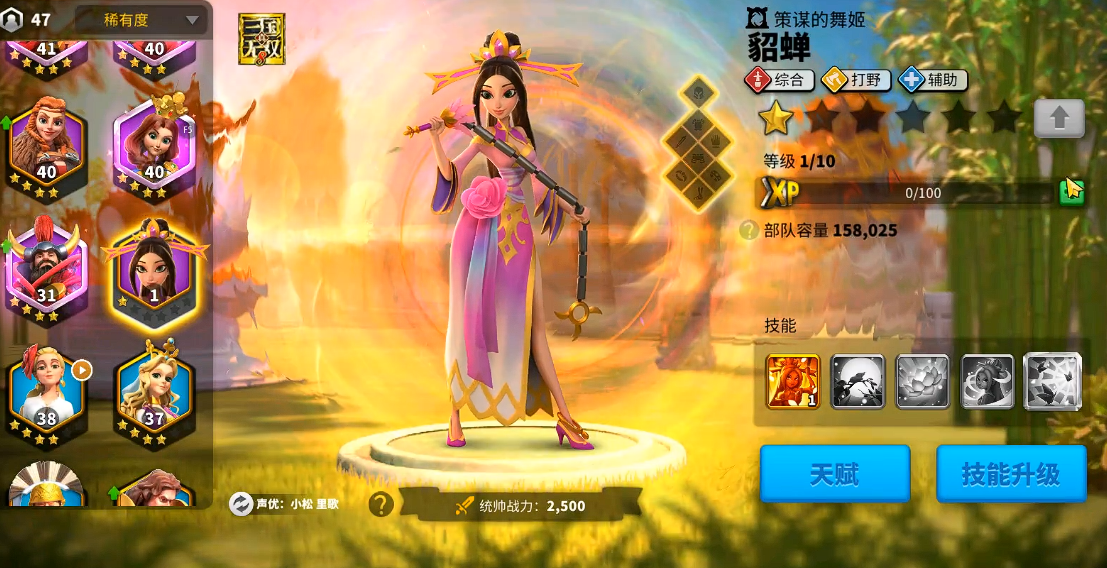Show info for 部队容量 troop capacity

pos(748,230)
